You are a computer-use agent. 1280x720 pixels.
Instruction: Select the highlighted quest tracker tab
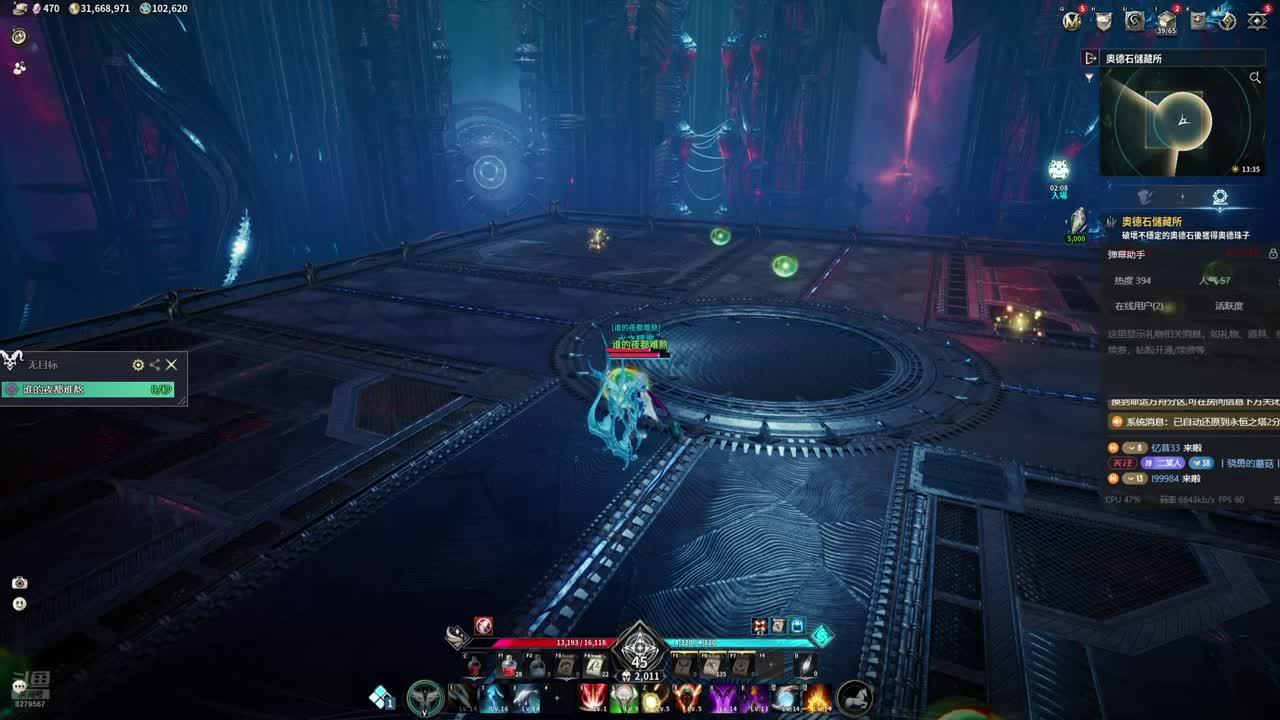click(1220, 197)
